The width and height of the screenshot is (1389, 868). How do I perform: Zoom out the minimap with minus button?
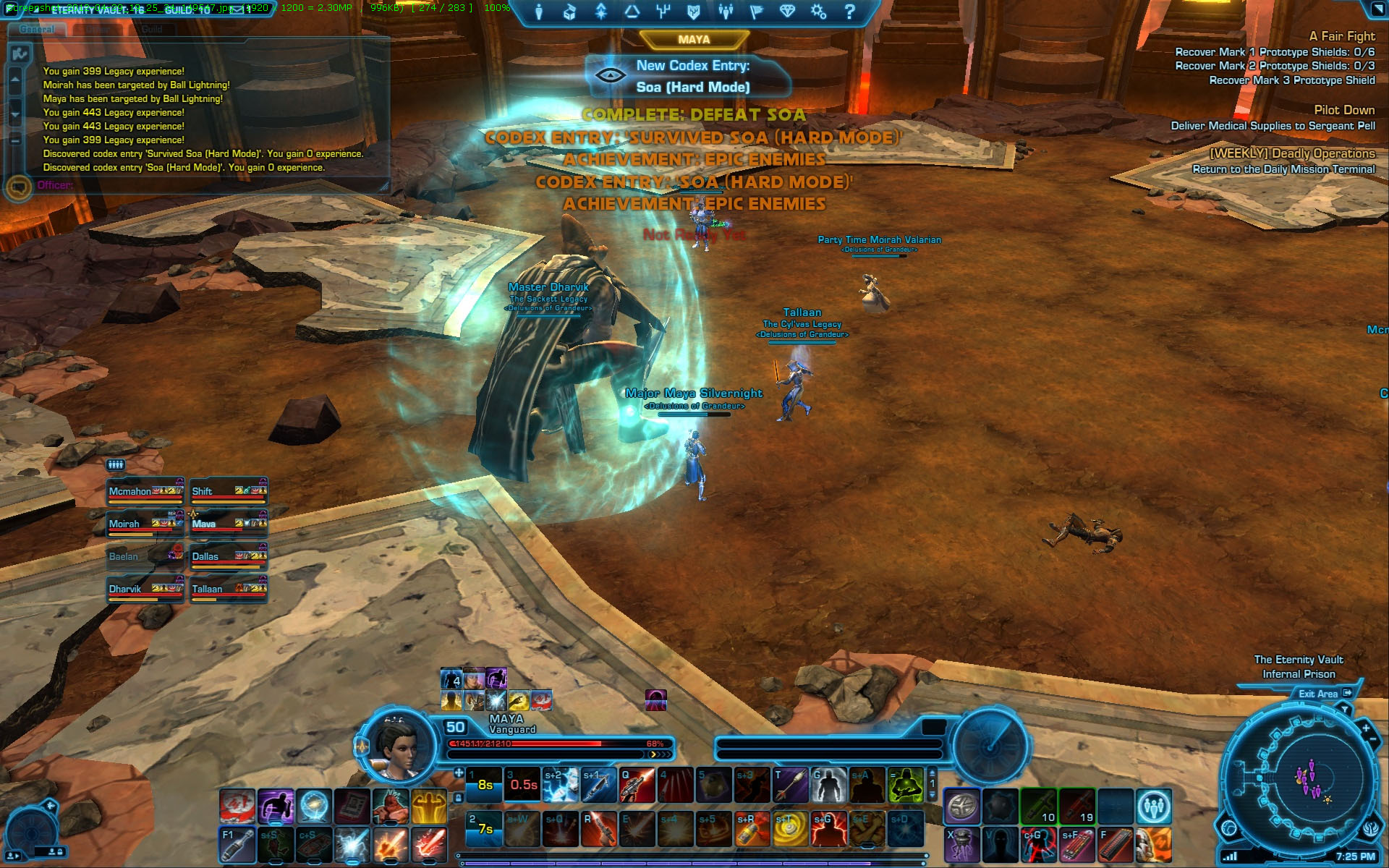(x=1372, y=739)
